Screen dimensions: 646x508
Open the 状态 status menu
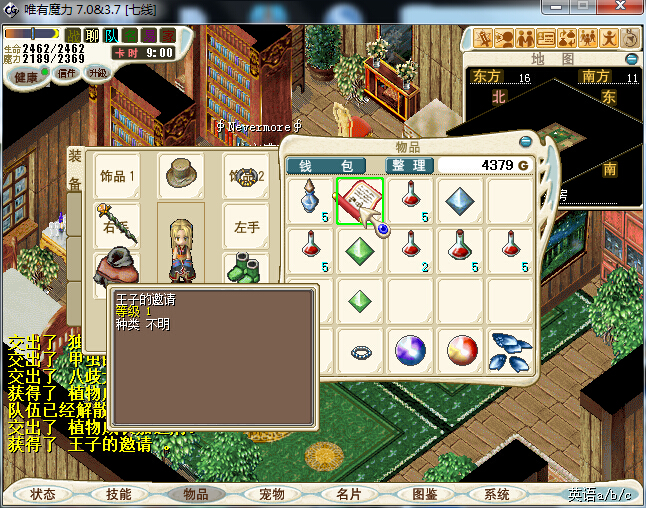coord(43,494)
